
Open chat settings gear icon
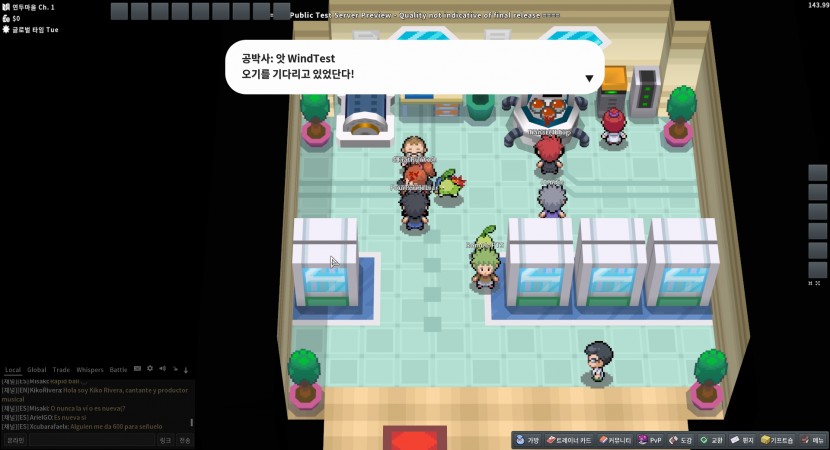coord(150,369)
